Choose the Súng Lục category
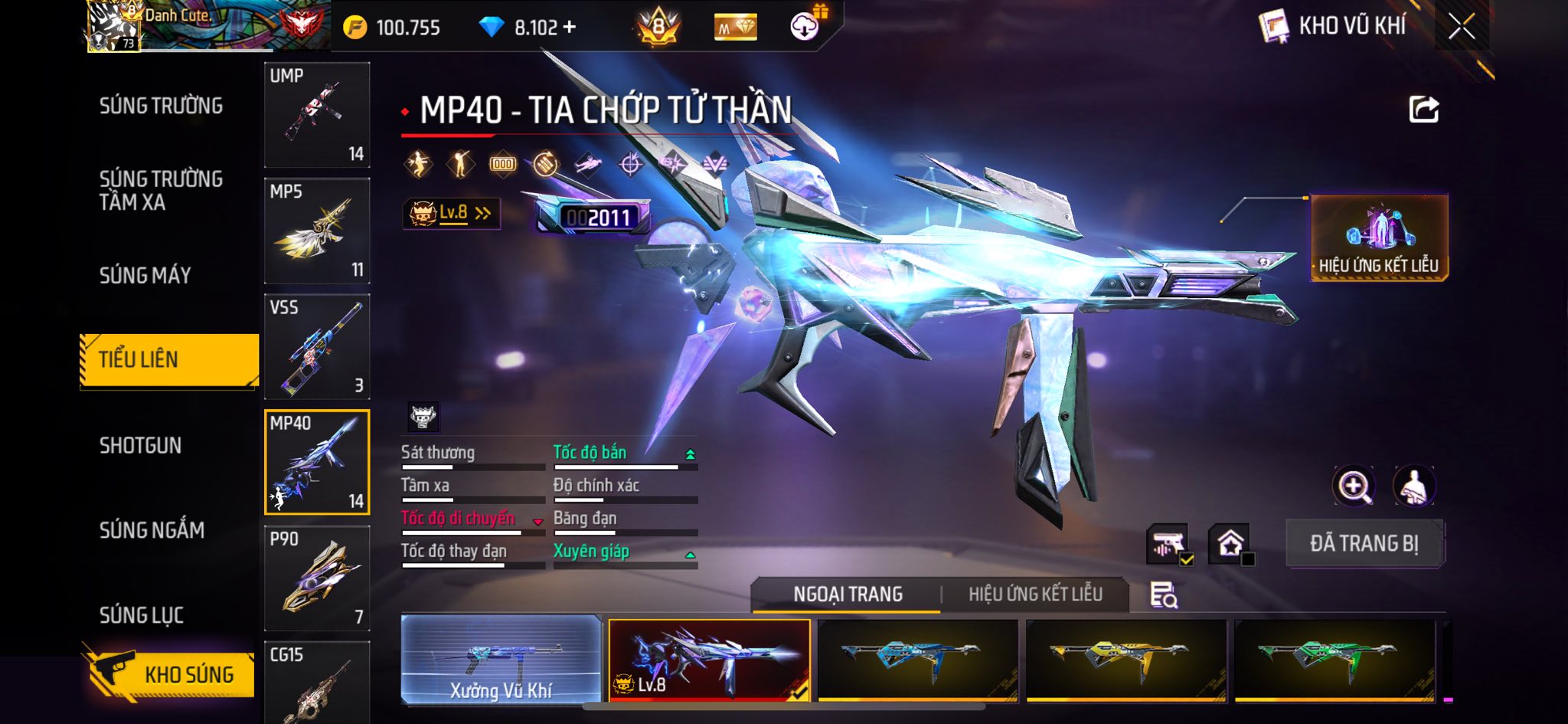 point(142,614)
